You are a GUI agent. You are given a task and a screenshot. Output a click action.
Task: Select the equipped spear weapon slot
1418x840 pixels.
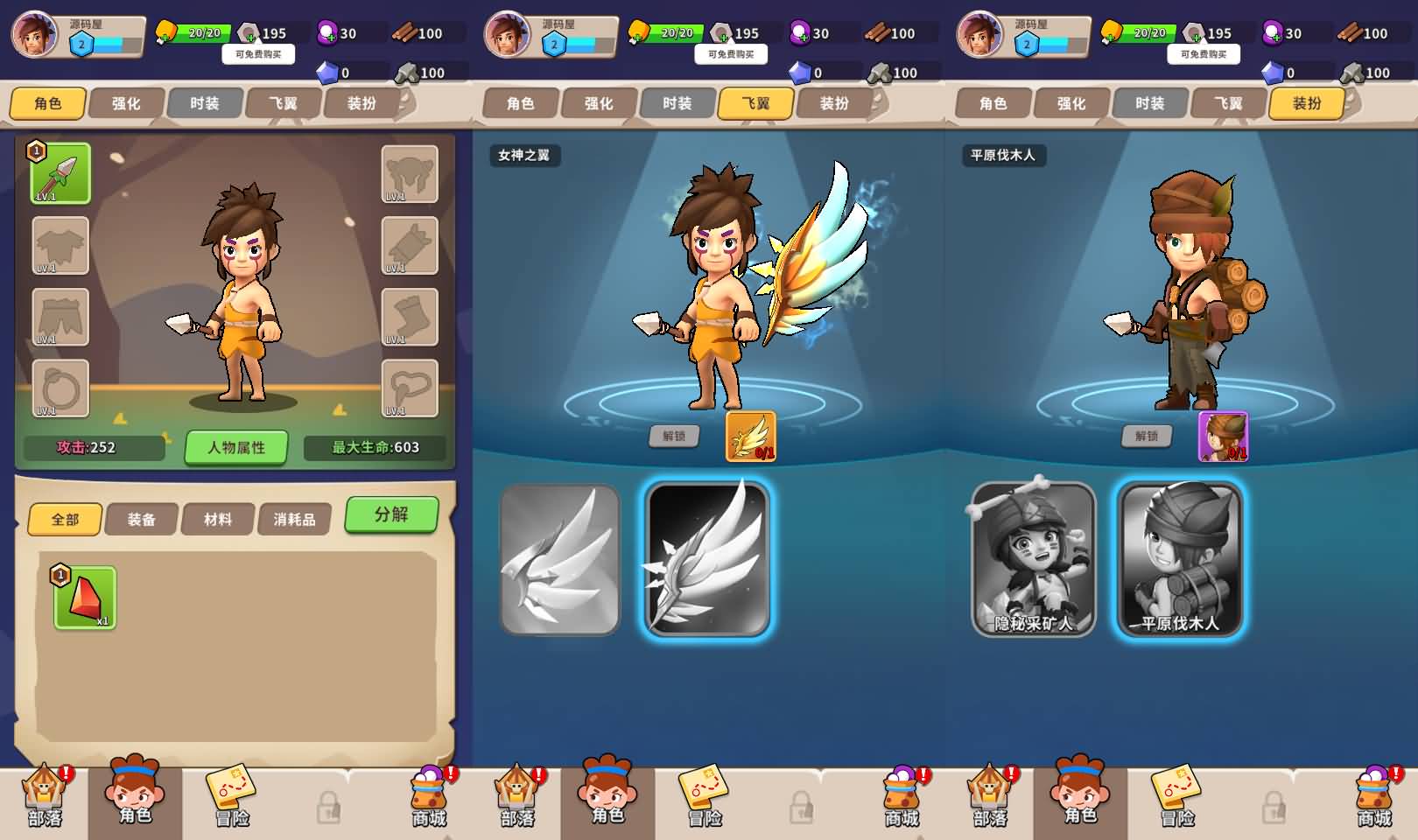(60, 173)
